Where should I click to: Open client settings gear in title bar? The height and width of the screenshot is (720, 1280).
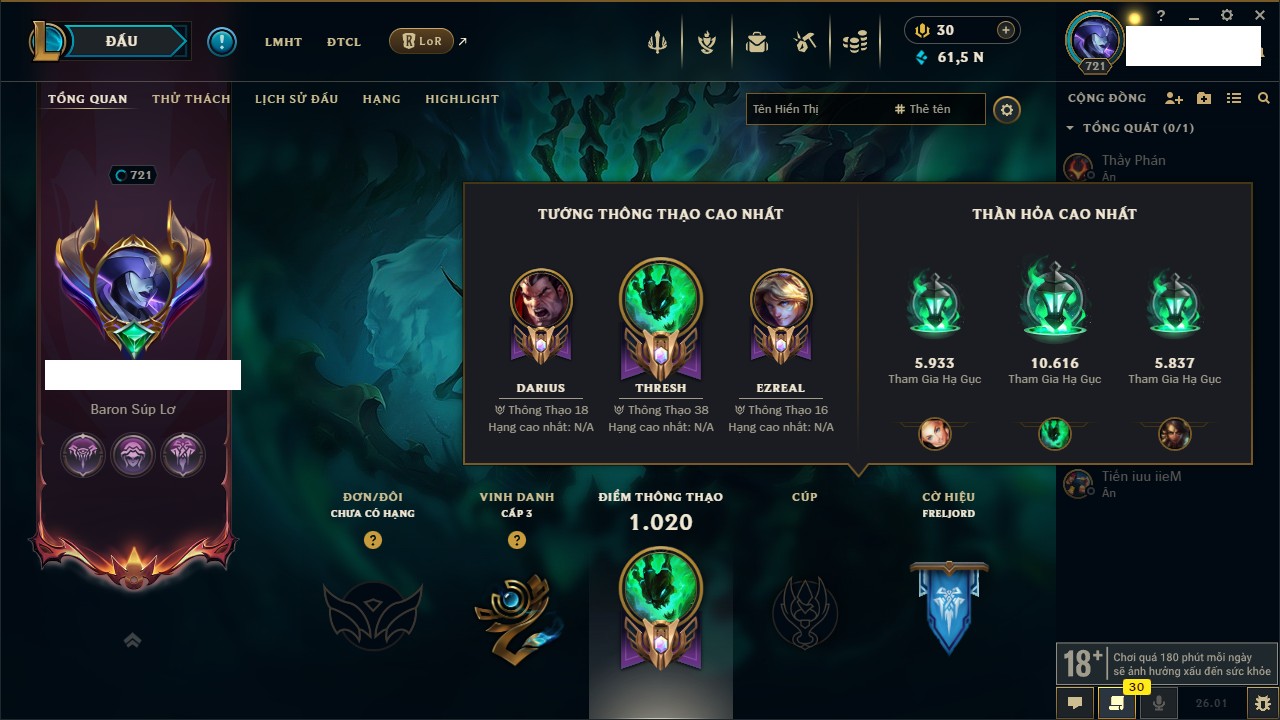(x=1227, y=16)
